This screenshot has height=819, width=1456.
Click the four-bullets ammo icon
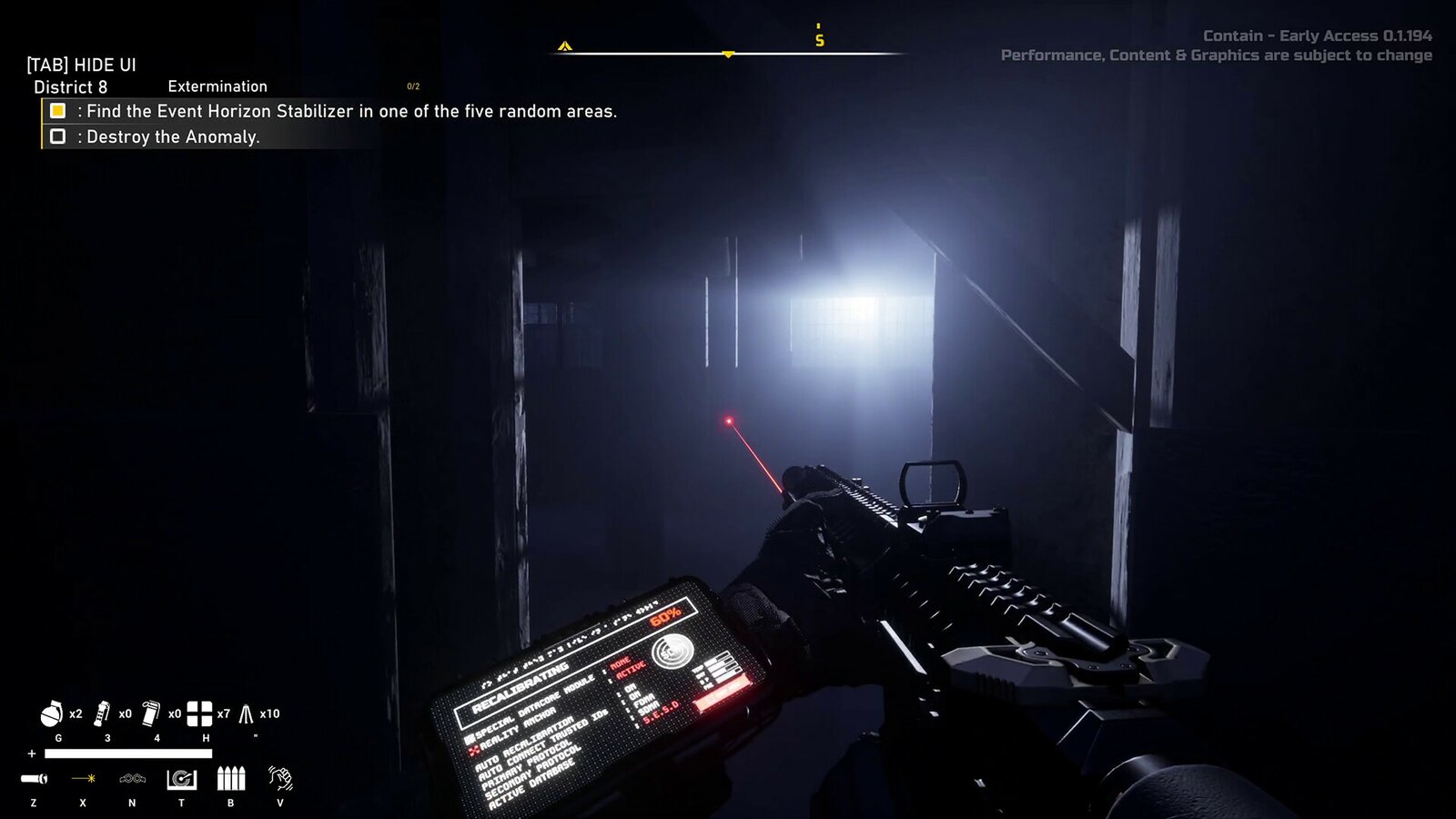(231, 779)
